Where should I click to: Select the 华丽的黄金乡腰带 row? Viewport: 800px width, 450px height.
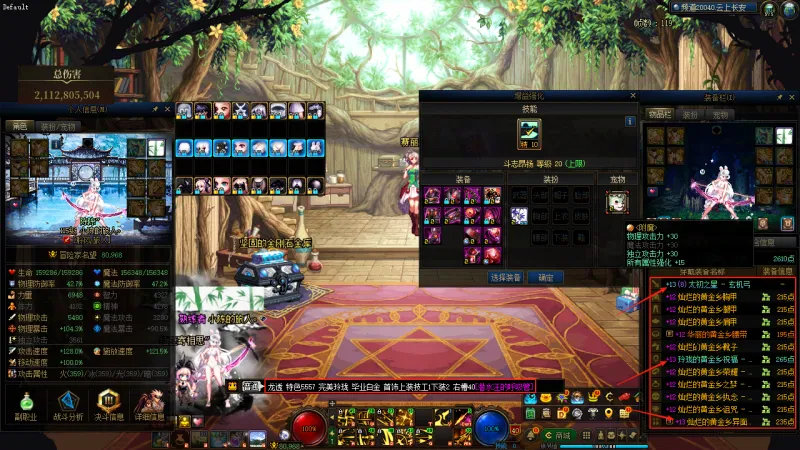point(722,333)
